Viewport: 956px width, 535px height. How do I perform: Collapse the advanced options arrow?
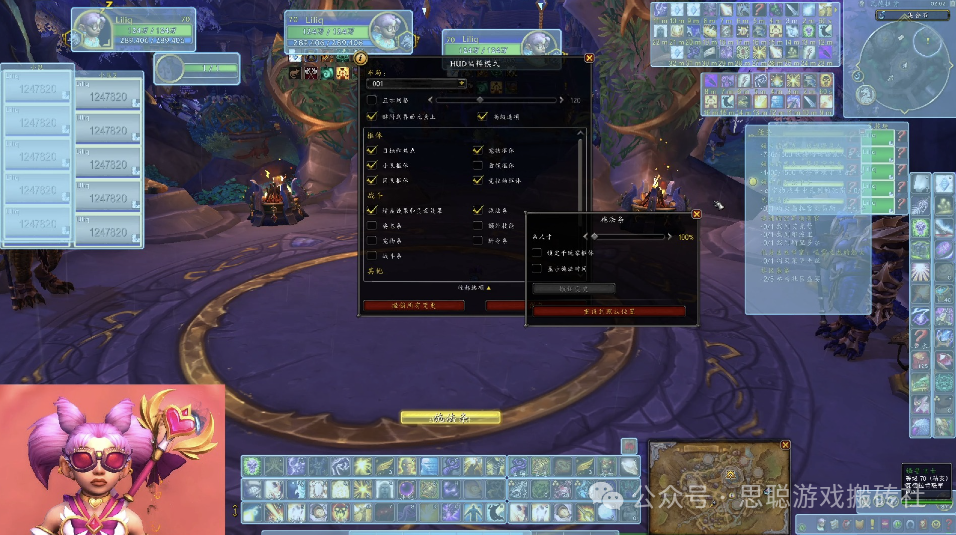tap(474, 287)
